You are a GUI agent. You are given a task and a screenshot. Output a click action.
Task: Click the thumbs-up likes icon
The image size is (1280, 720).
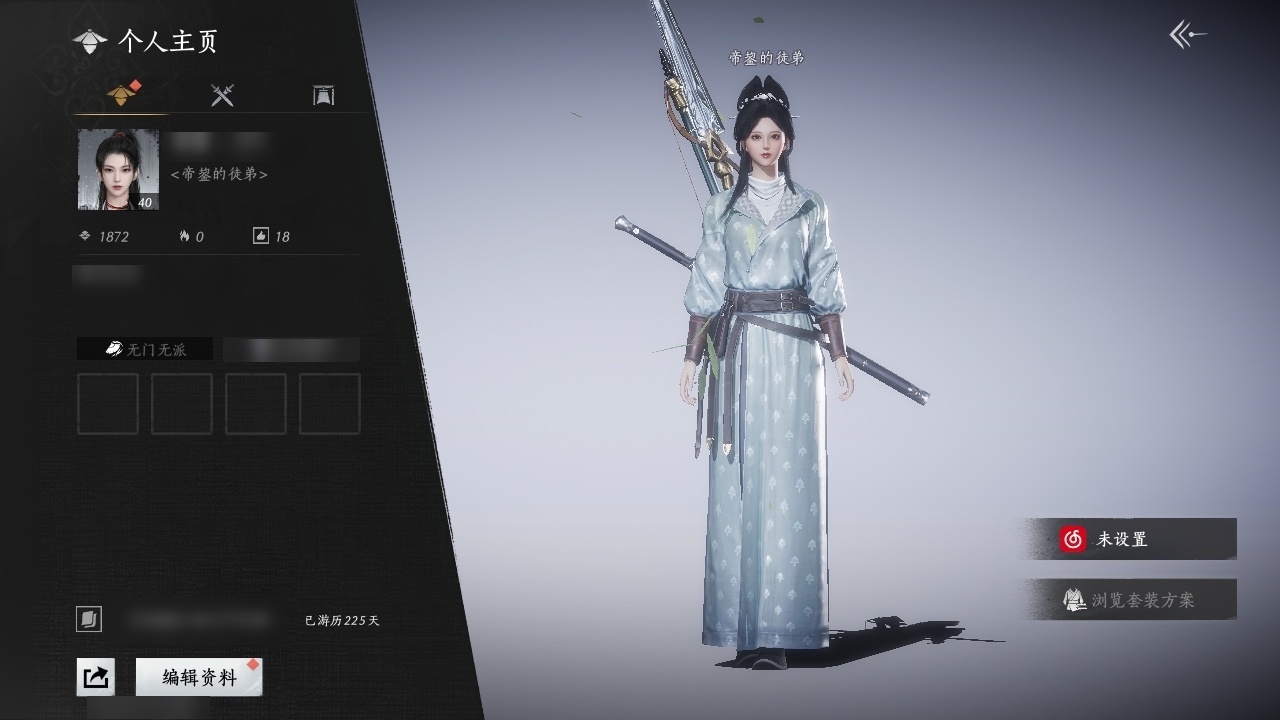261,236
